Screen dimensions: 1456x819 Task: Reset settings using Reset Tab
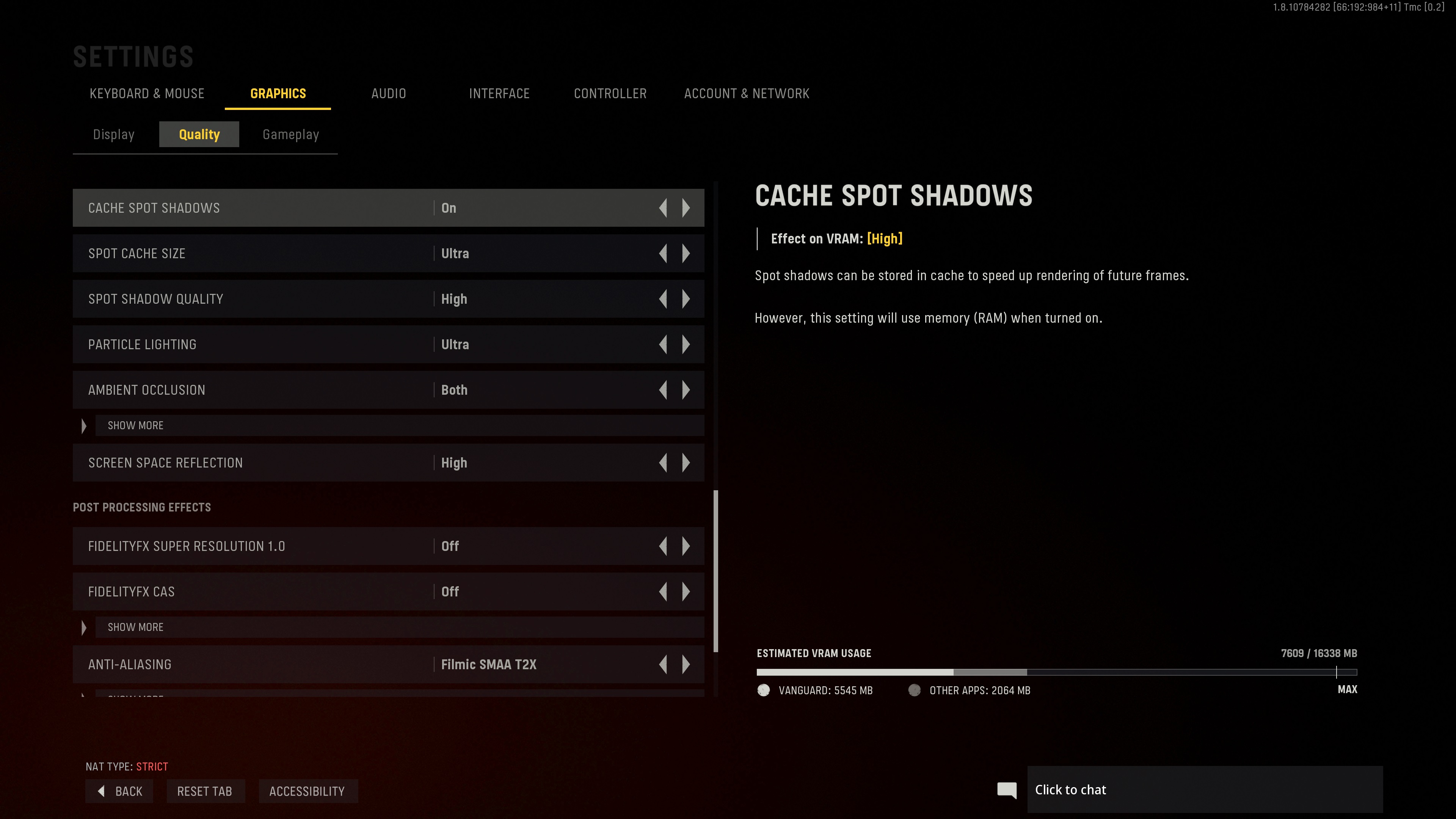pos(205,791)
